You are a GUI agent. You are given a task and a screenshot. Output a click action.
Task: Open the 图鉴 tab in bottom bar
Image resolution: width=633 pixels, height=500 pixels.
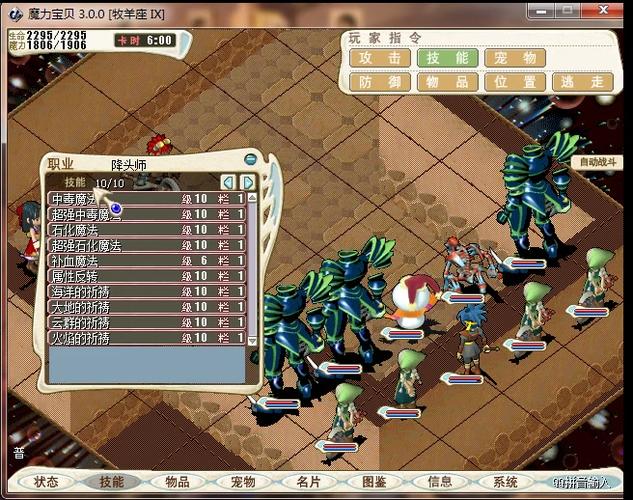pyautogui.click(x=374, y=482)
